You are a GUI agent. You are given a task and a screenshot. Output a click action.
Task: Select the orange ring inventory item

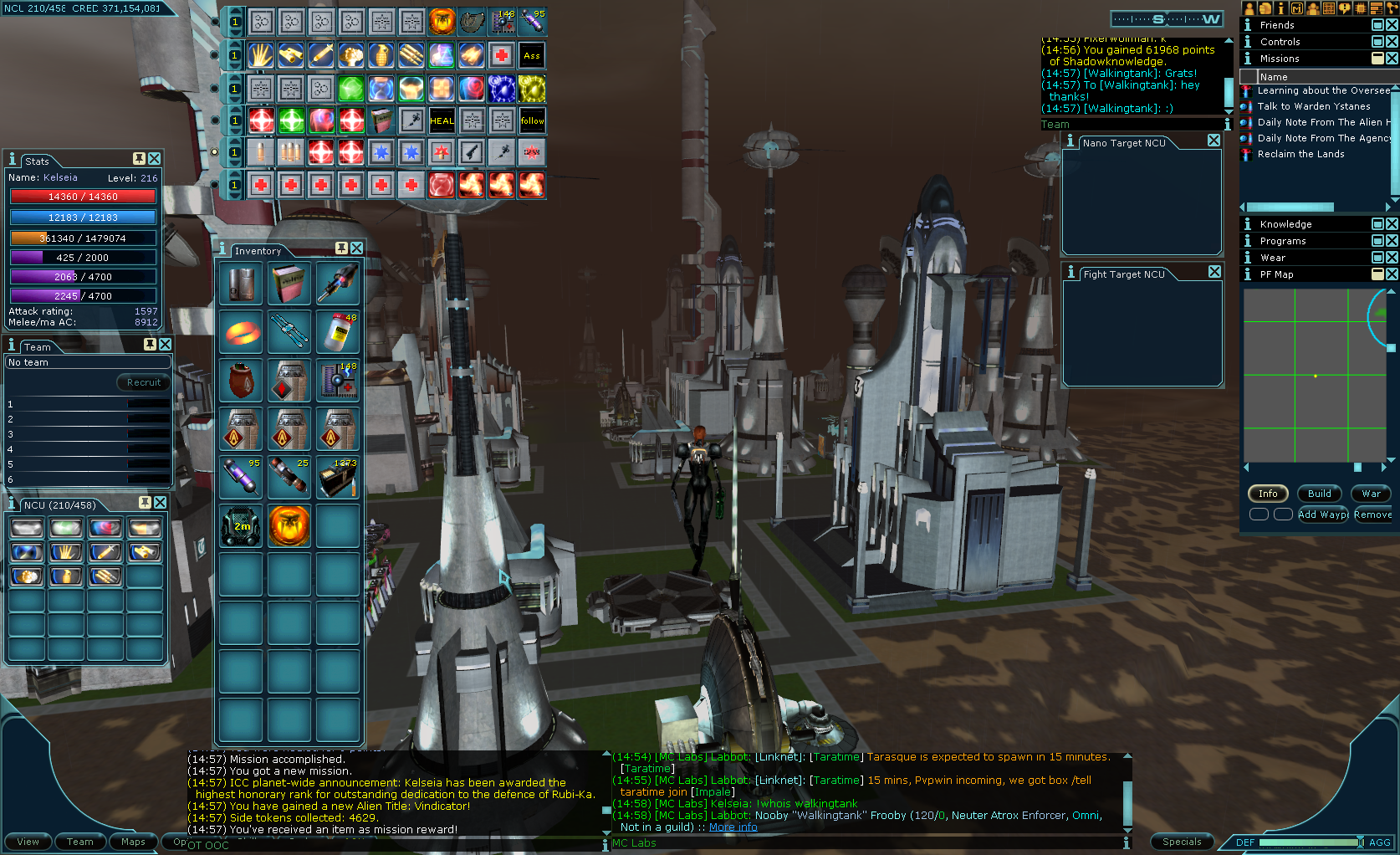point(243,332)
